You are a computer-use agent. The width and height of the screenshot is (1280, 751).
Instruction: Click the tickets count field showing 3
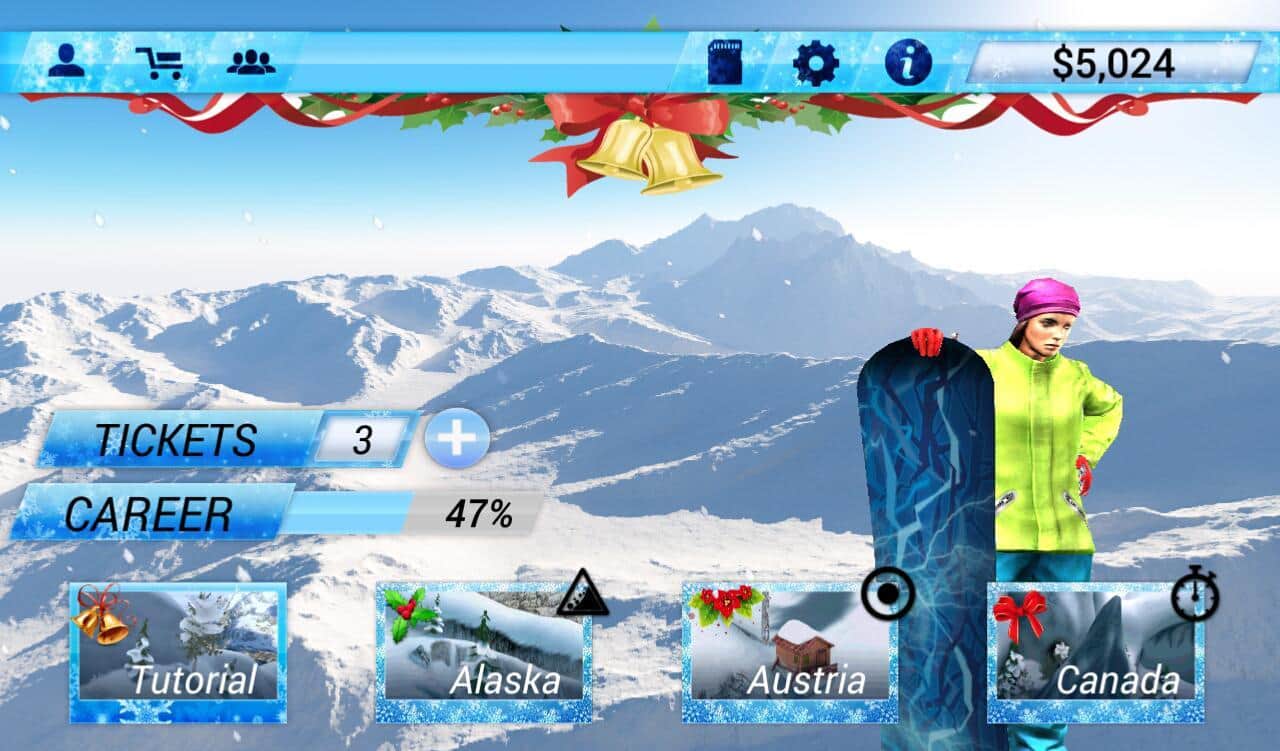tap(362, 438)
